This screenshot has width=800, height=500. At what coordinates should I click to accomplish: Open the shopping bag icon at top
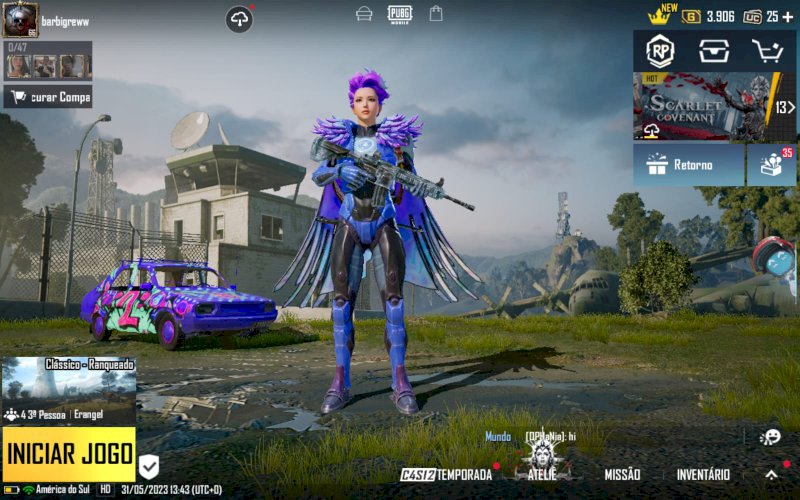pyautogui.click(x=436, y=13)
